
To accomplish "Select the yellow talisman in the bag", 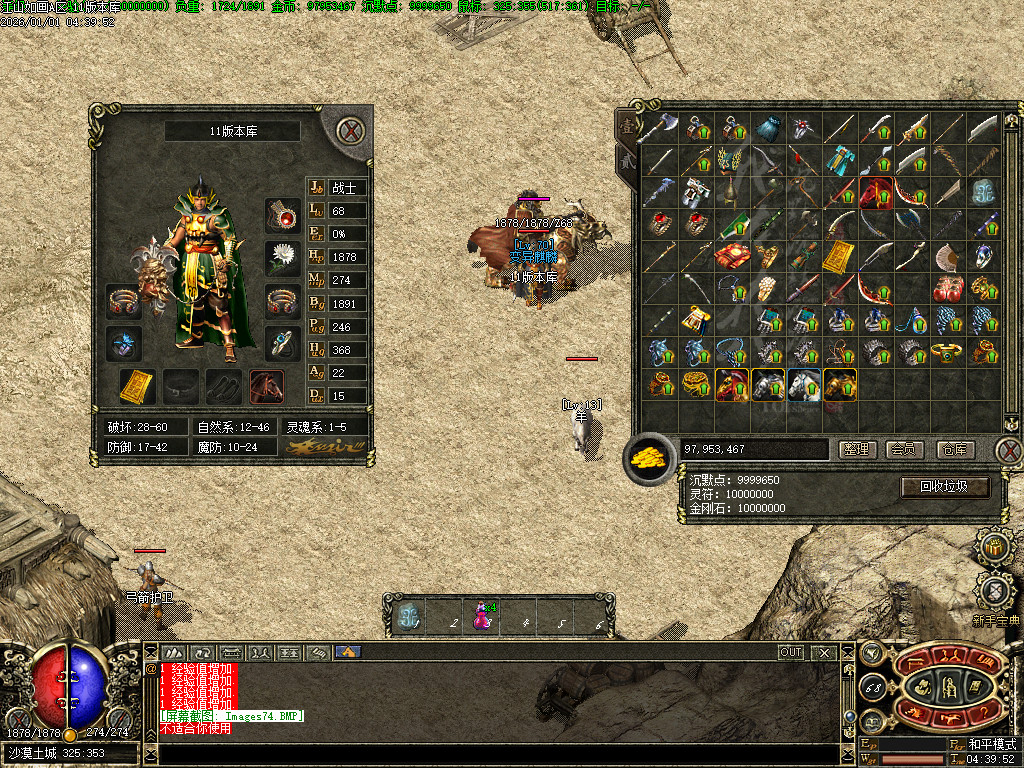I will pos(838,257).
